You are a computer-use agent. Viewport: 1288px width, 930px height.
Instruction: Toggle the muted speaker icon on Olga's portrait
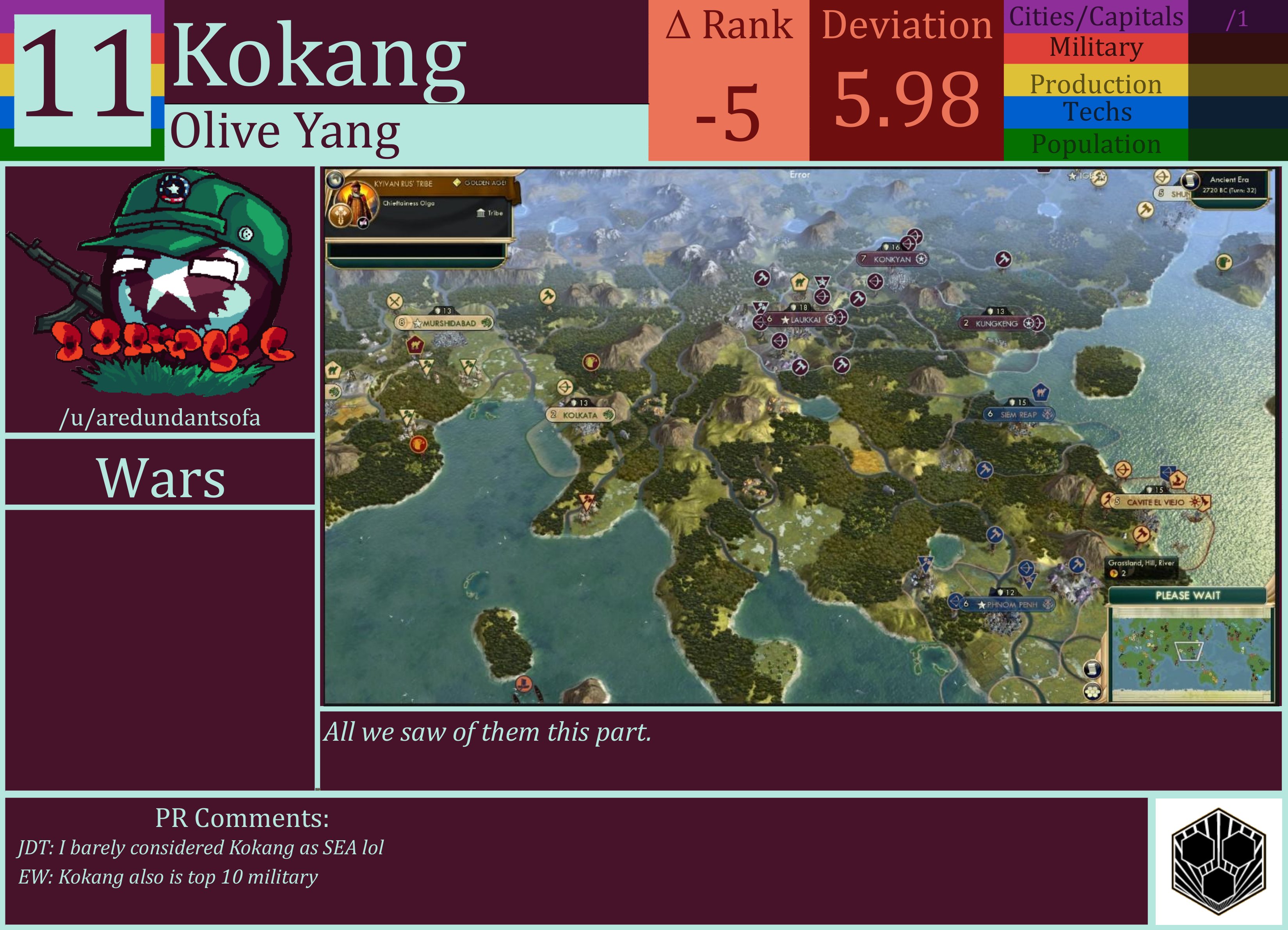[x=363, y=223]
